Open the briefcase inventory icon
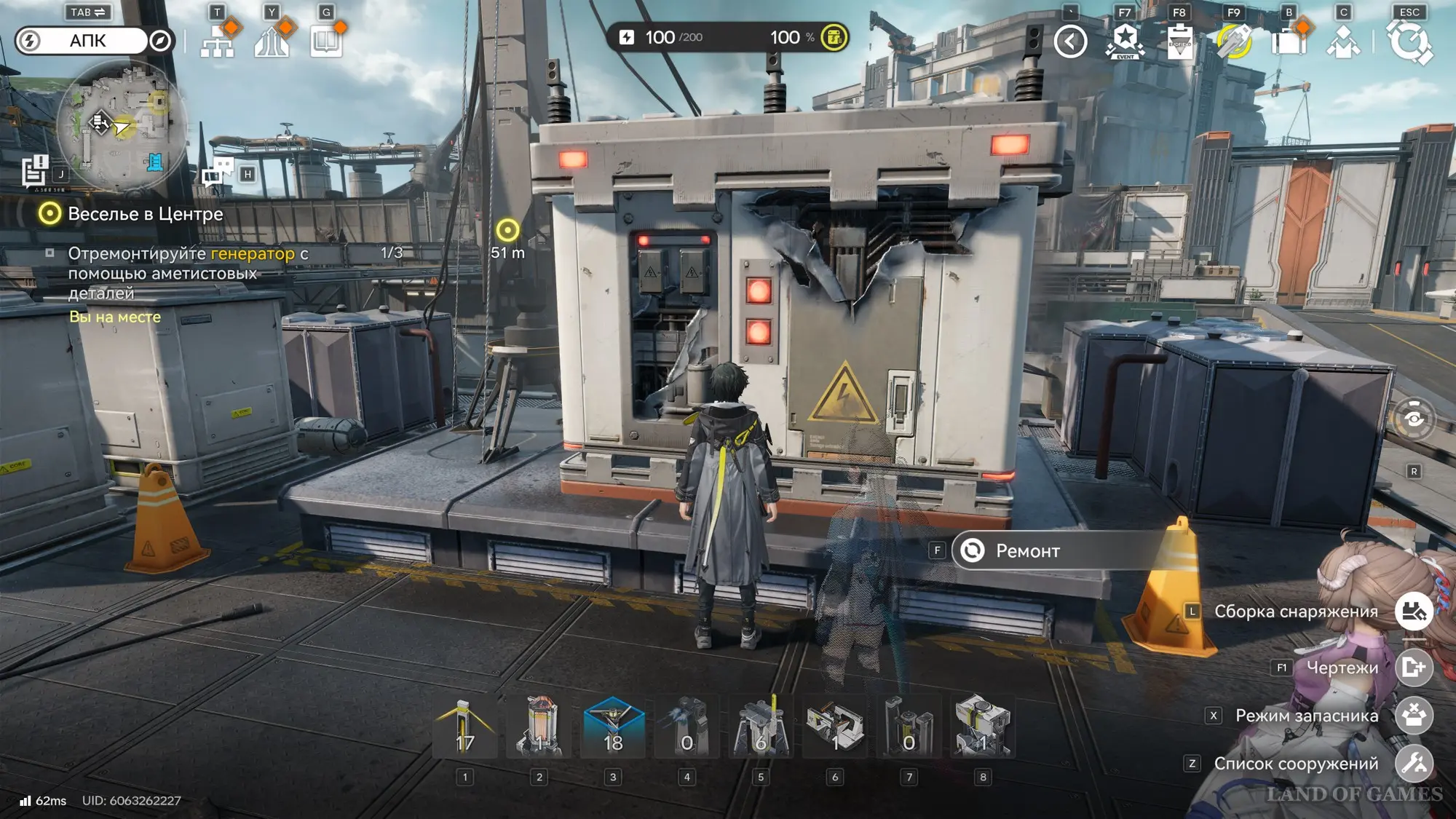 click(x=1289, y=41)
